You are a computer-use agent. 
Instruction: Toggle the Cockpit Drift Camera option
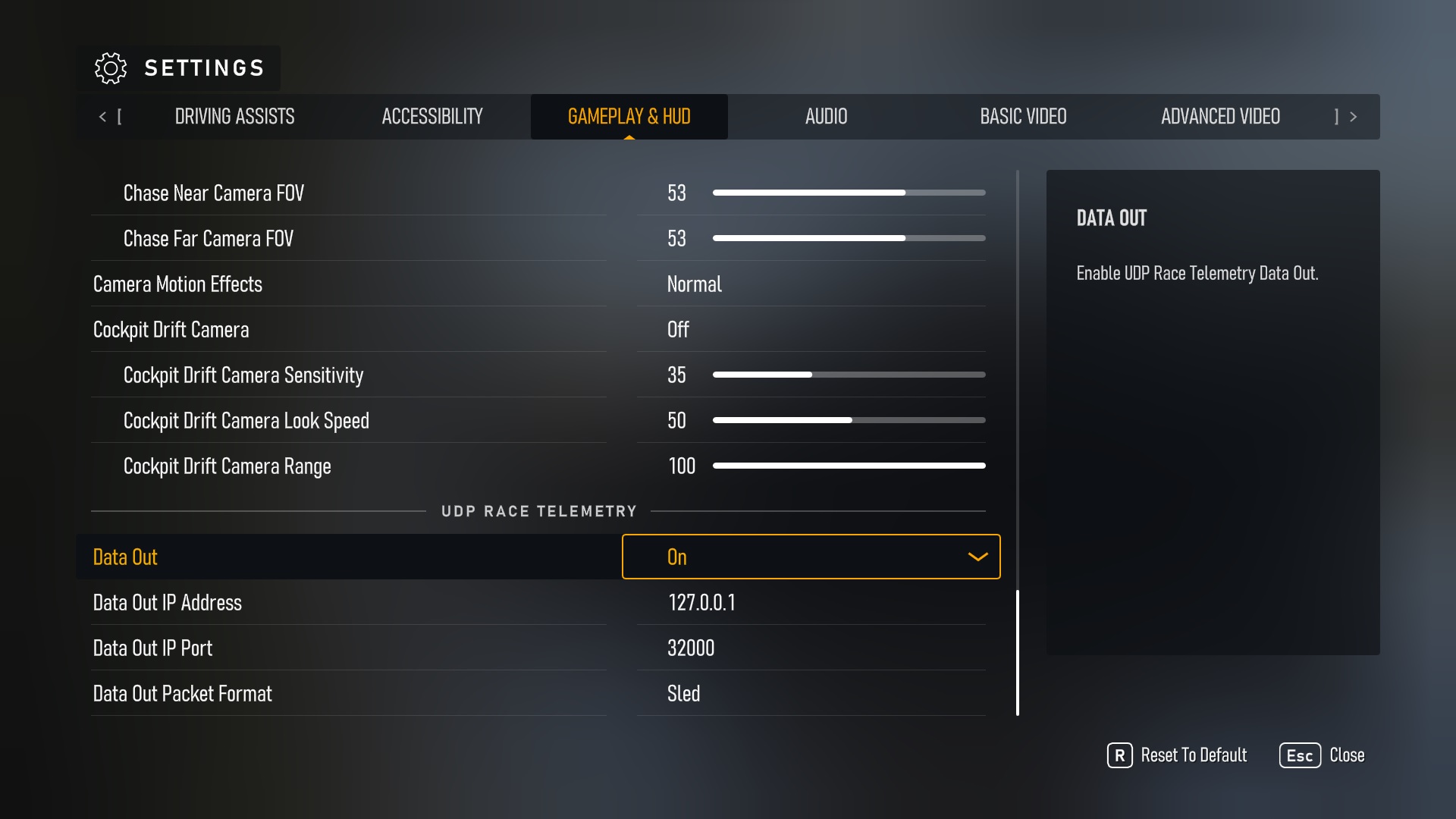pos(811,330)
